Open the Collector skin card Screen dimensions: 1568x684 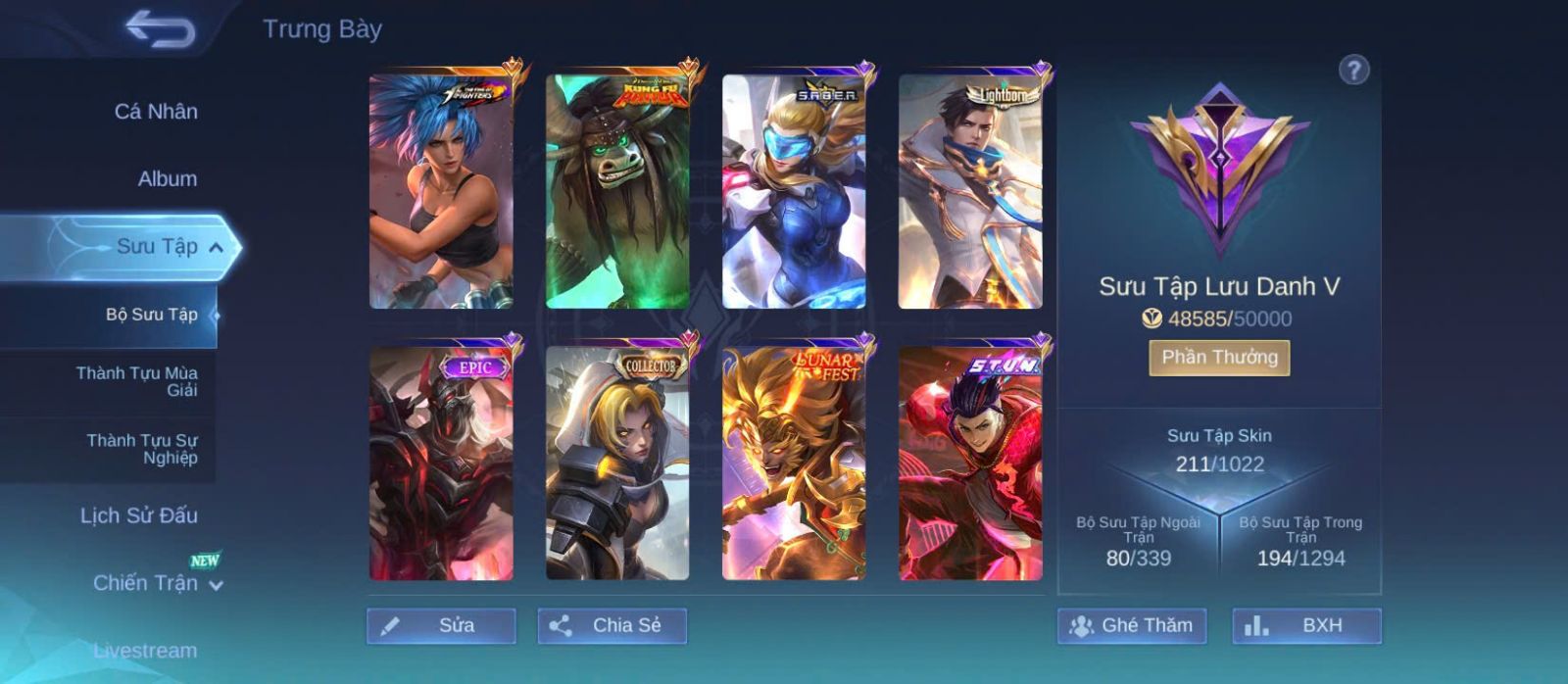pyautogui.click(x=617, y=463)
